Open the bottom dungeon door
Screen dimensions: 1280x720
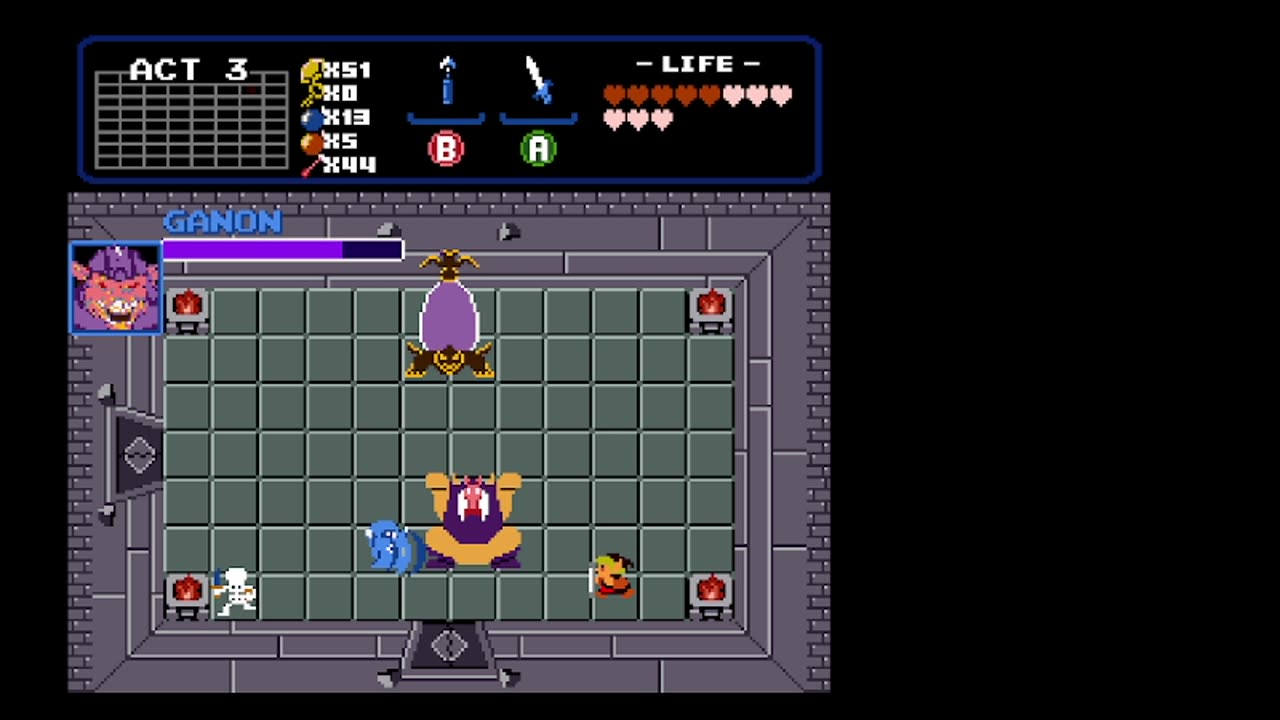[449, 650]
